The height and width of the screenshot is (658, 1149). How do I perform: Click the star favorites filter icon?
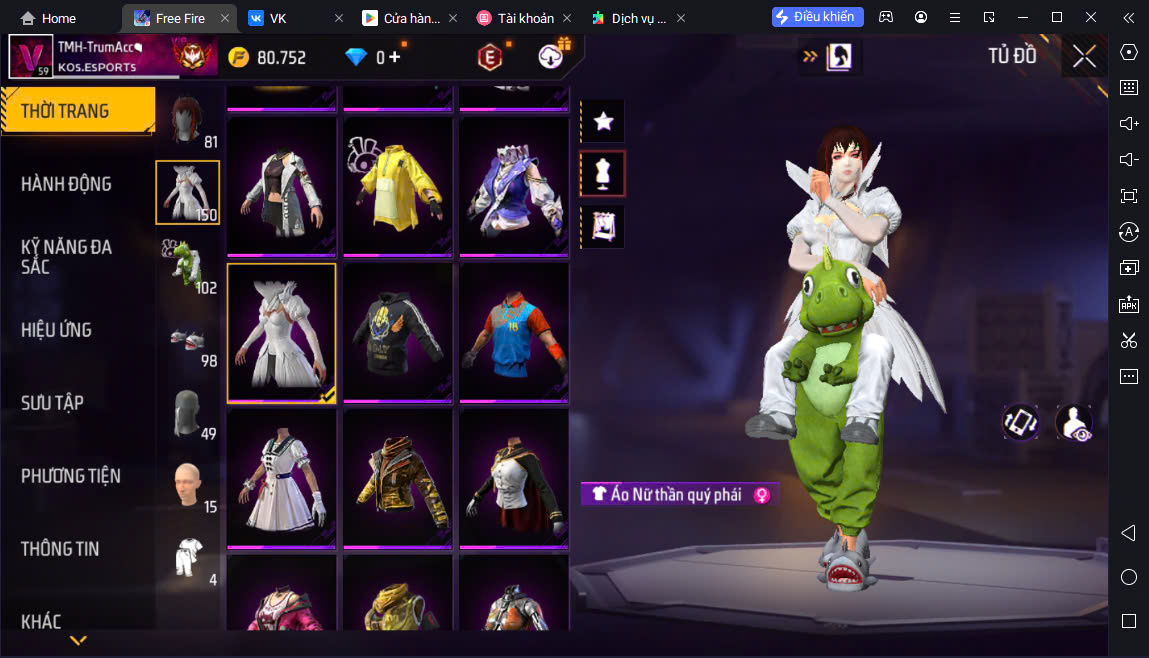coord(603,122)
